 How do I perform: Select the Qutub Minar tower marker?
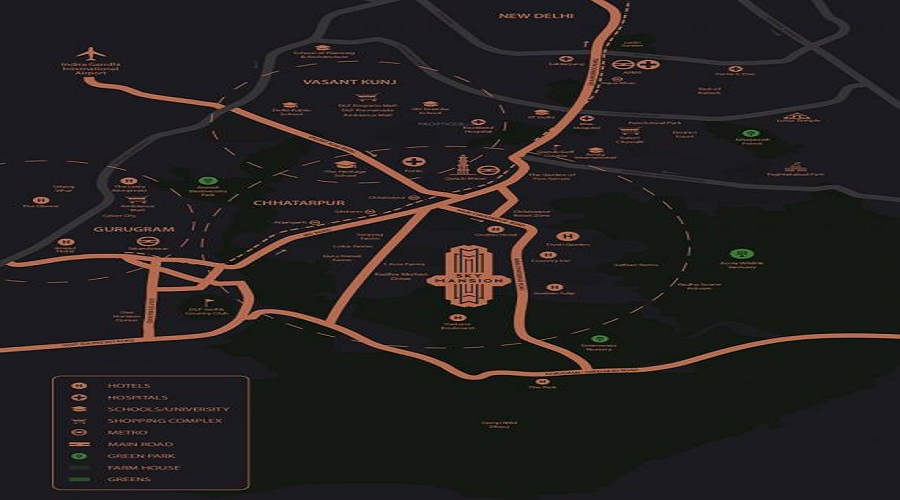click(463, 165)
